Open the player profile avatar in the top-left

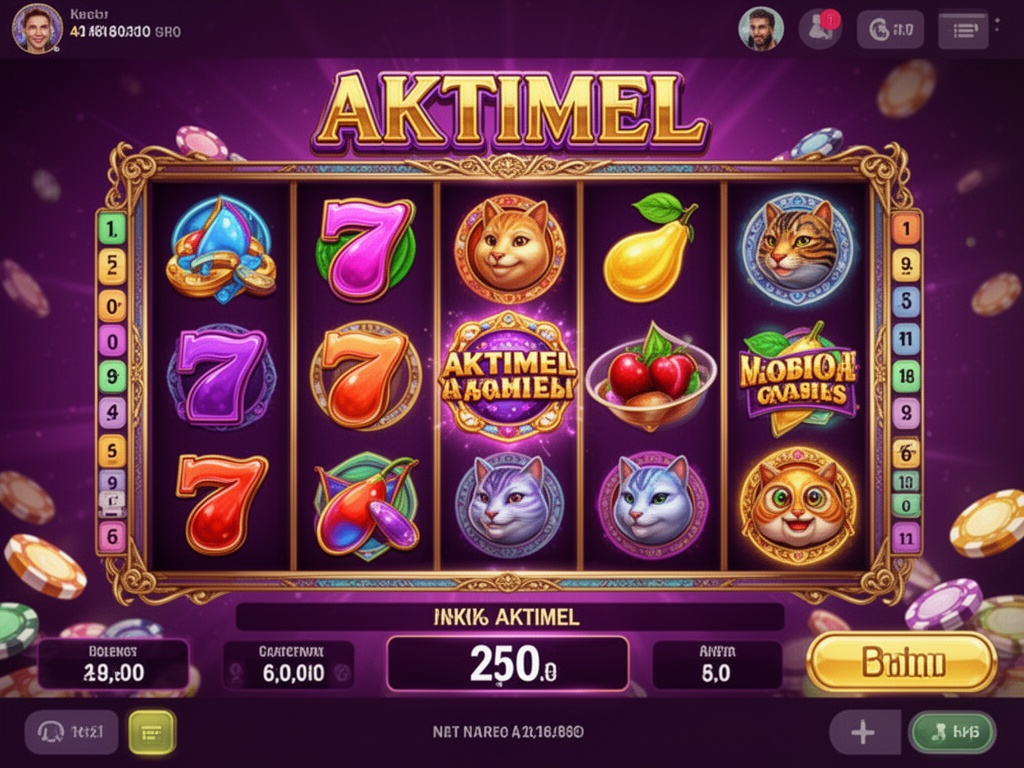click(x=37, y=27)
